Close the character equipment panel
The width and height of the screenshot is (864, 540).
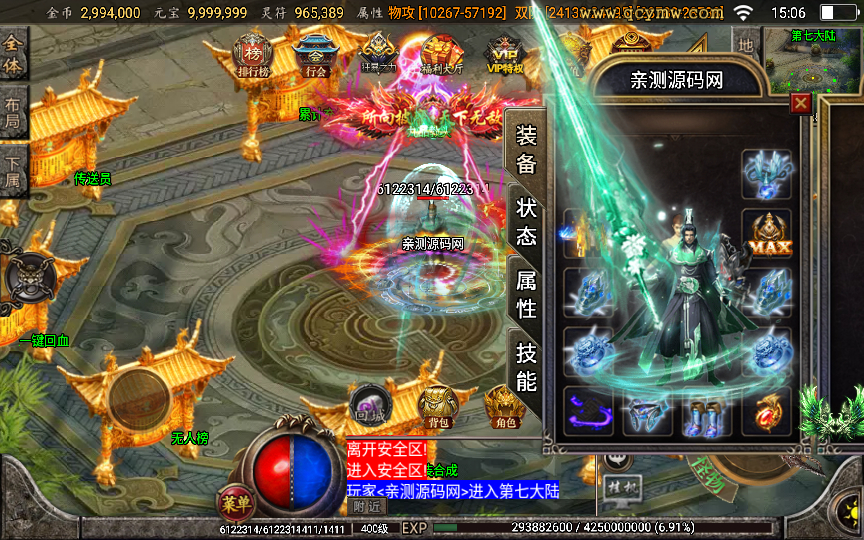[x=800, y=103]
